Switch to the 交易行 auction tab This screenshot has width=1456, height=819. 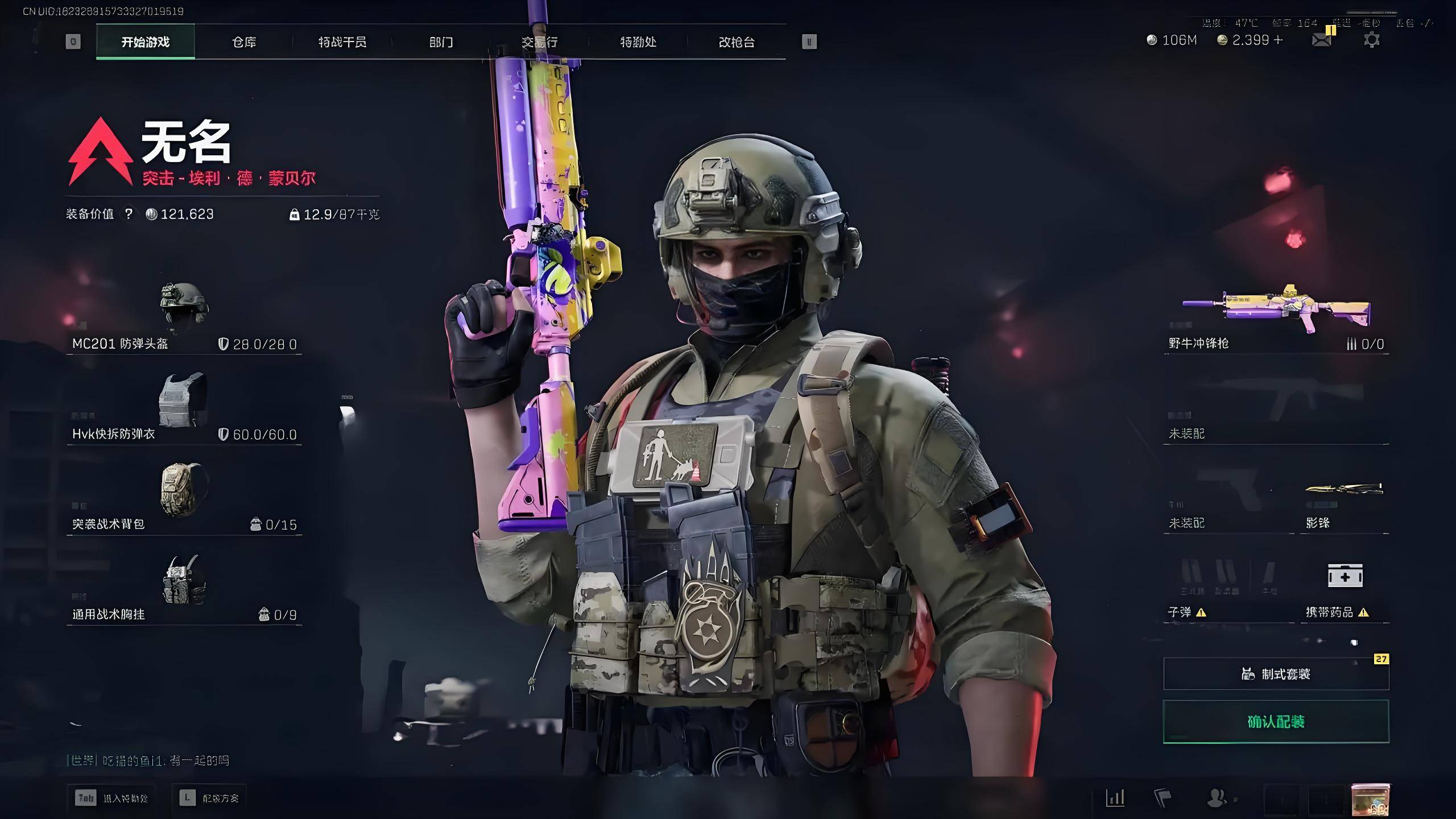(539, 42)
